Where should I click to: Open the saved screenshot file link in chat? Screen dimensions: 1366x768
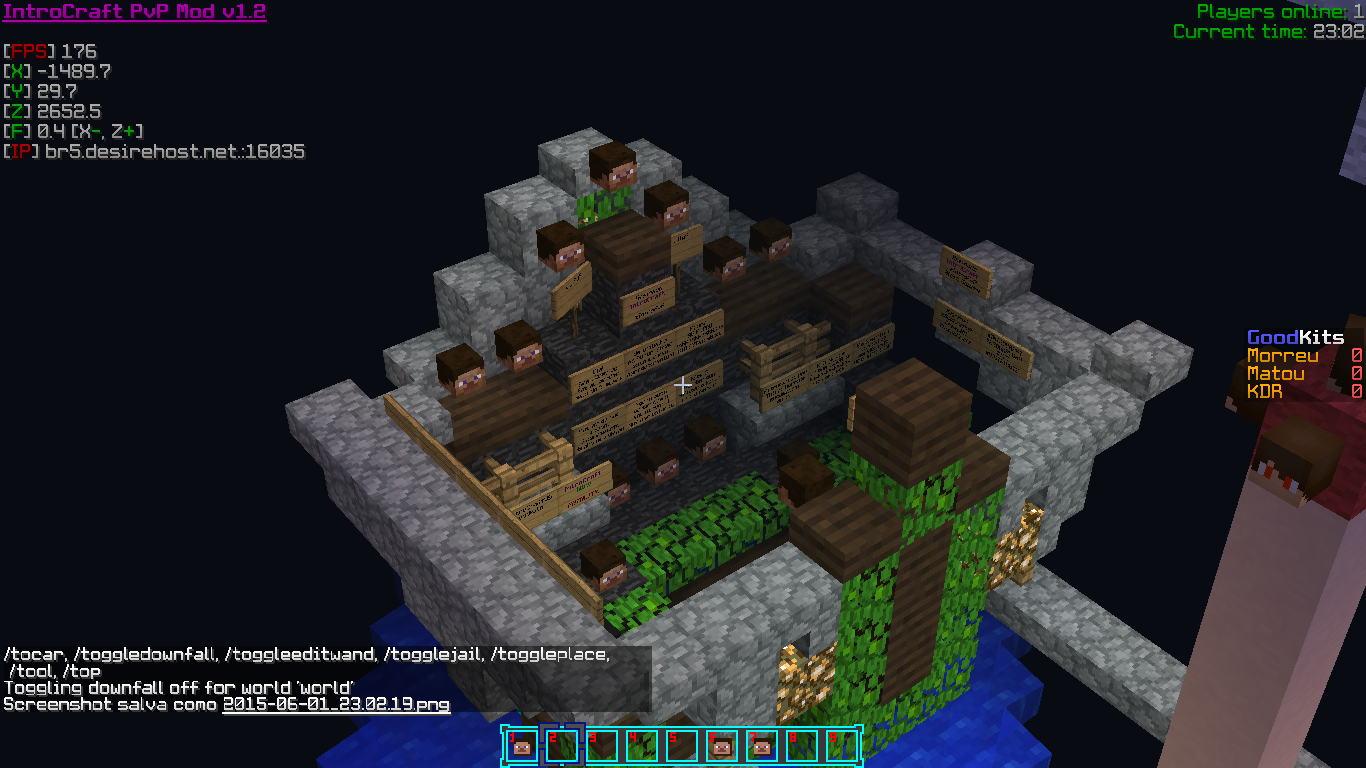click(336, 704)
